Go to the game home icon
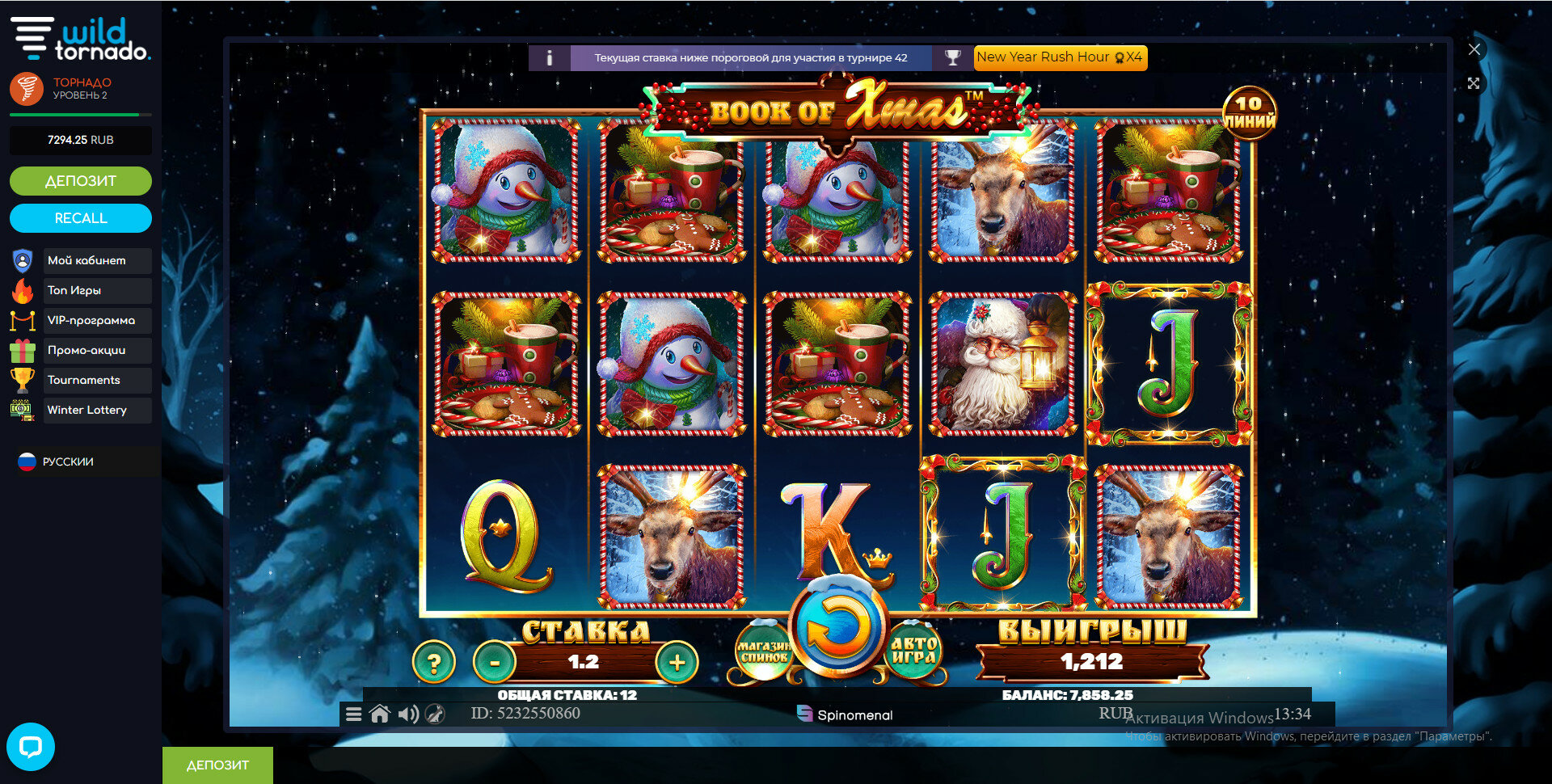1552x784 pixels. [x=380, y=714]
